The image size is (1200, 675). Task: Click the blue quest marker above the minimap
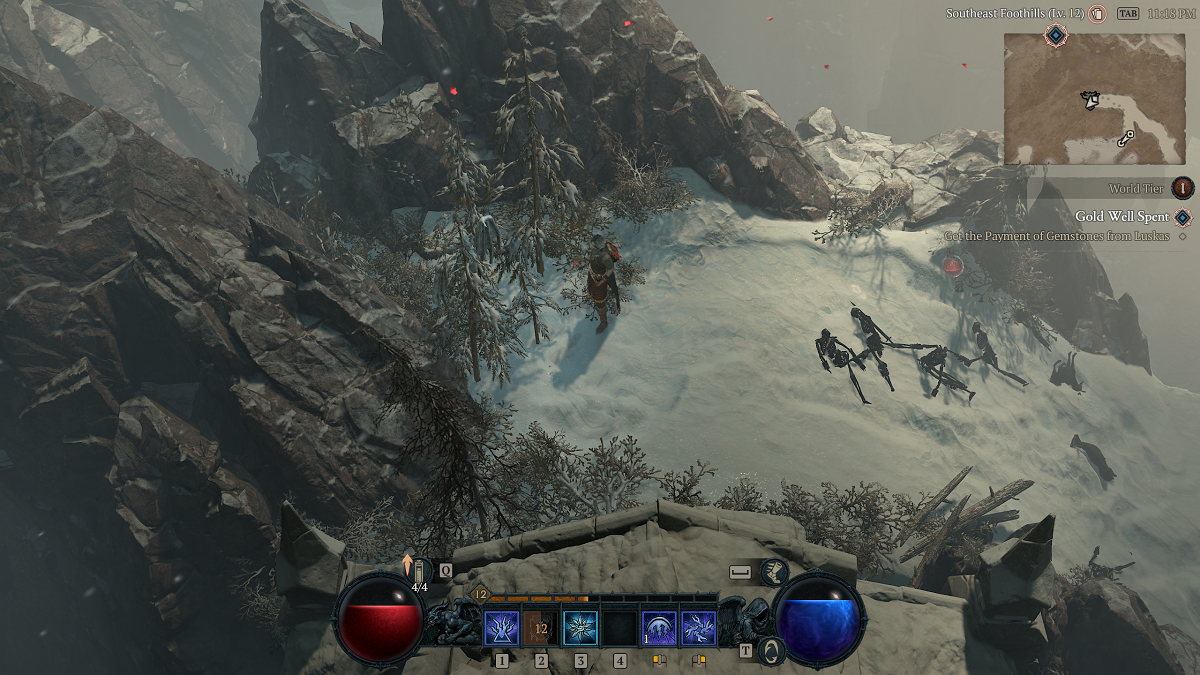[1054, 36]
